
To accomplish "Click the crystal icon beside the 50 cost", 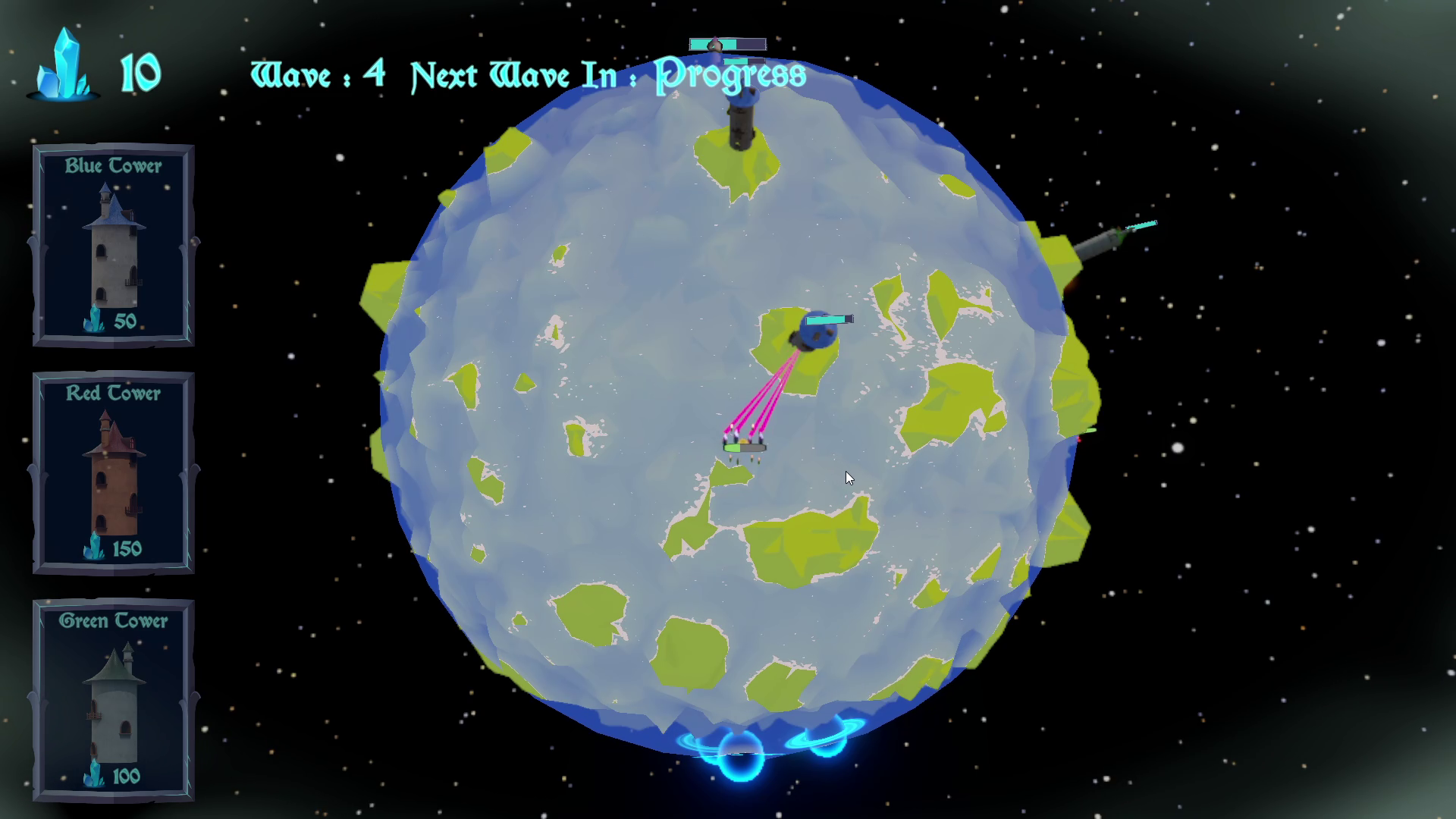I will point(93,320).
